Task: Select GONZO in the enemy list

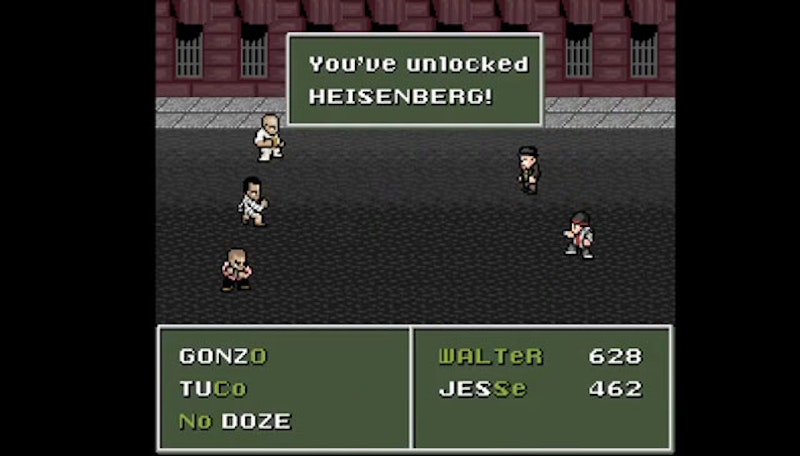Action: pyautogui.click(x=223, y=357)
